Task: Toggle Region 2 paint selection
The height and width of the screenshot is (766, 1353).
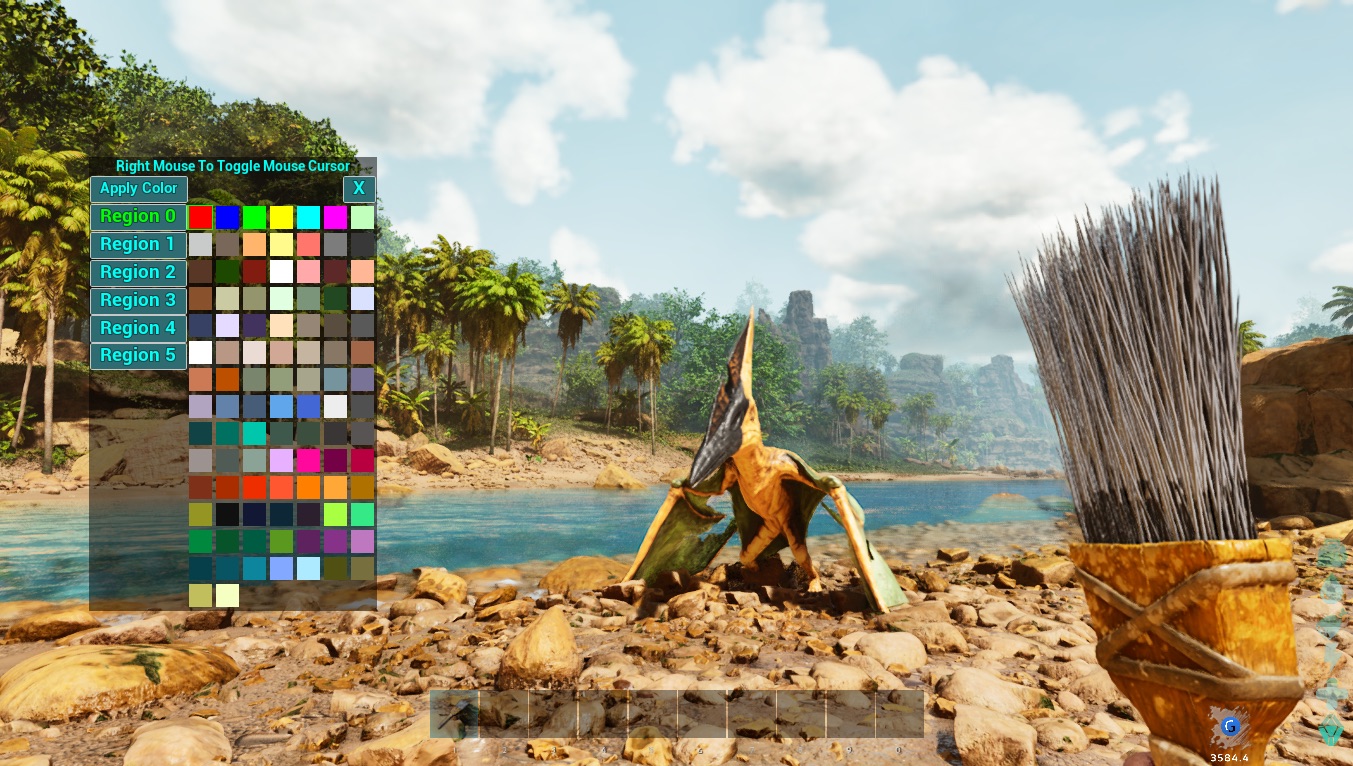Action: pyautogui.click(x=138, y=272)
